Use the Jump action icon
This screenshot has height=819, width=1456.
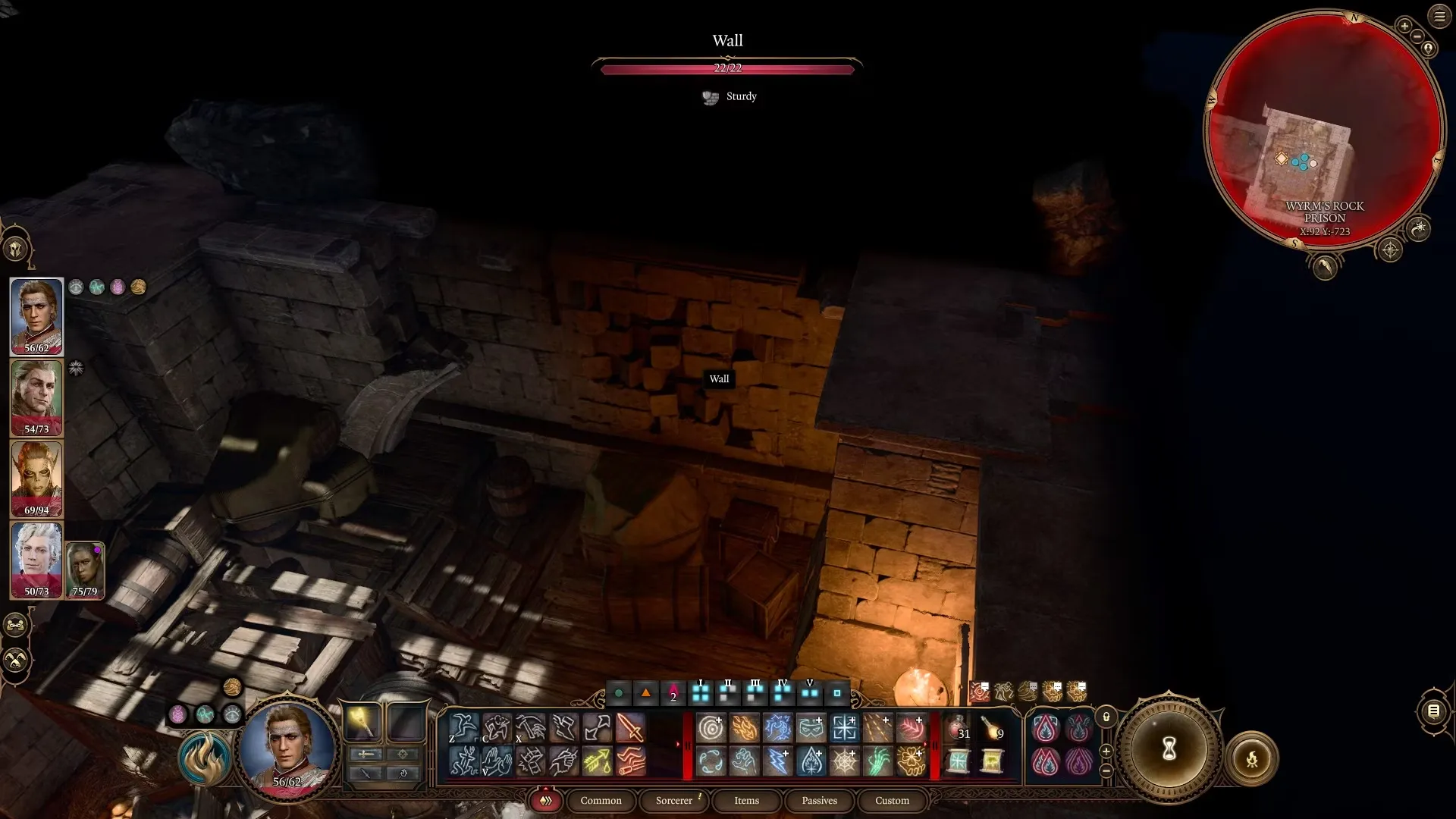463,728
